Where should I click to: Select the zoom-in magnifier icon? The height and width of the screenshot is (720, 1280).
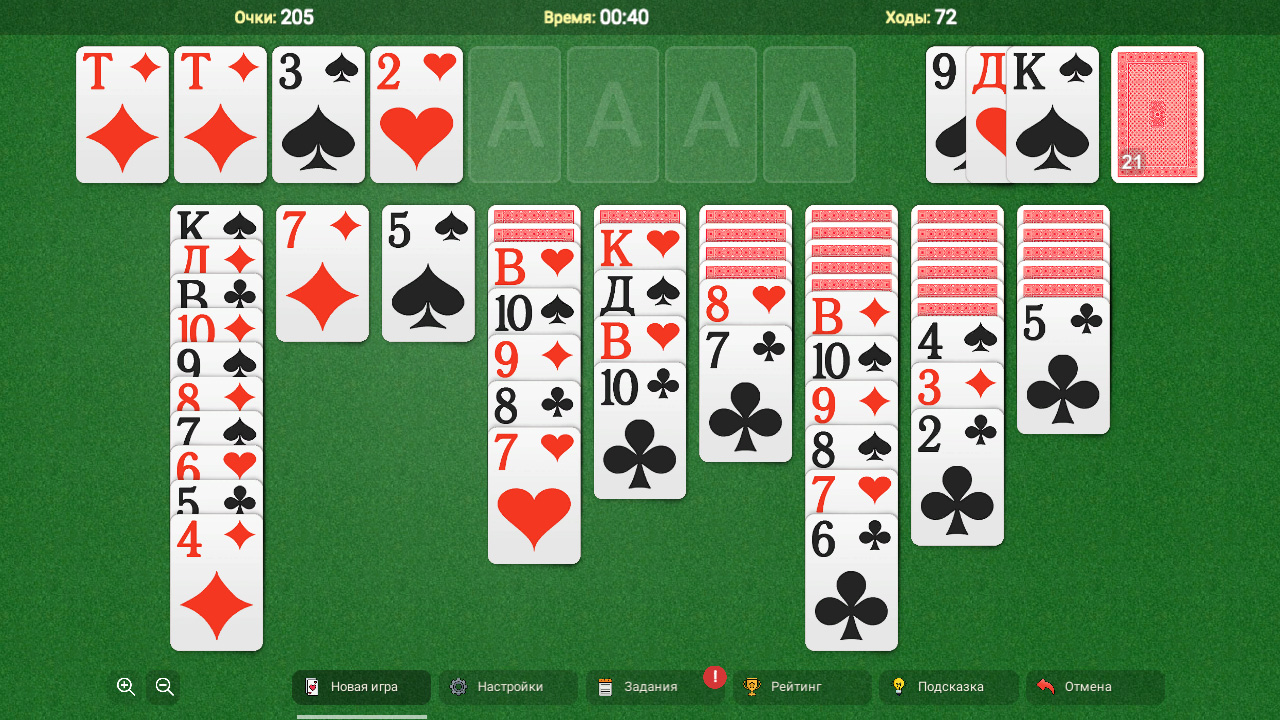pos(125,687)
